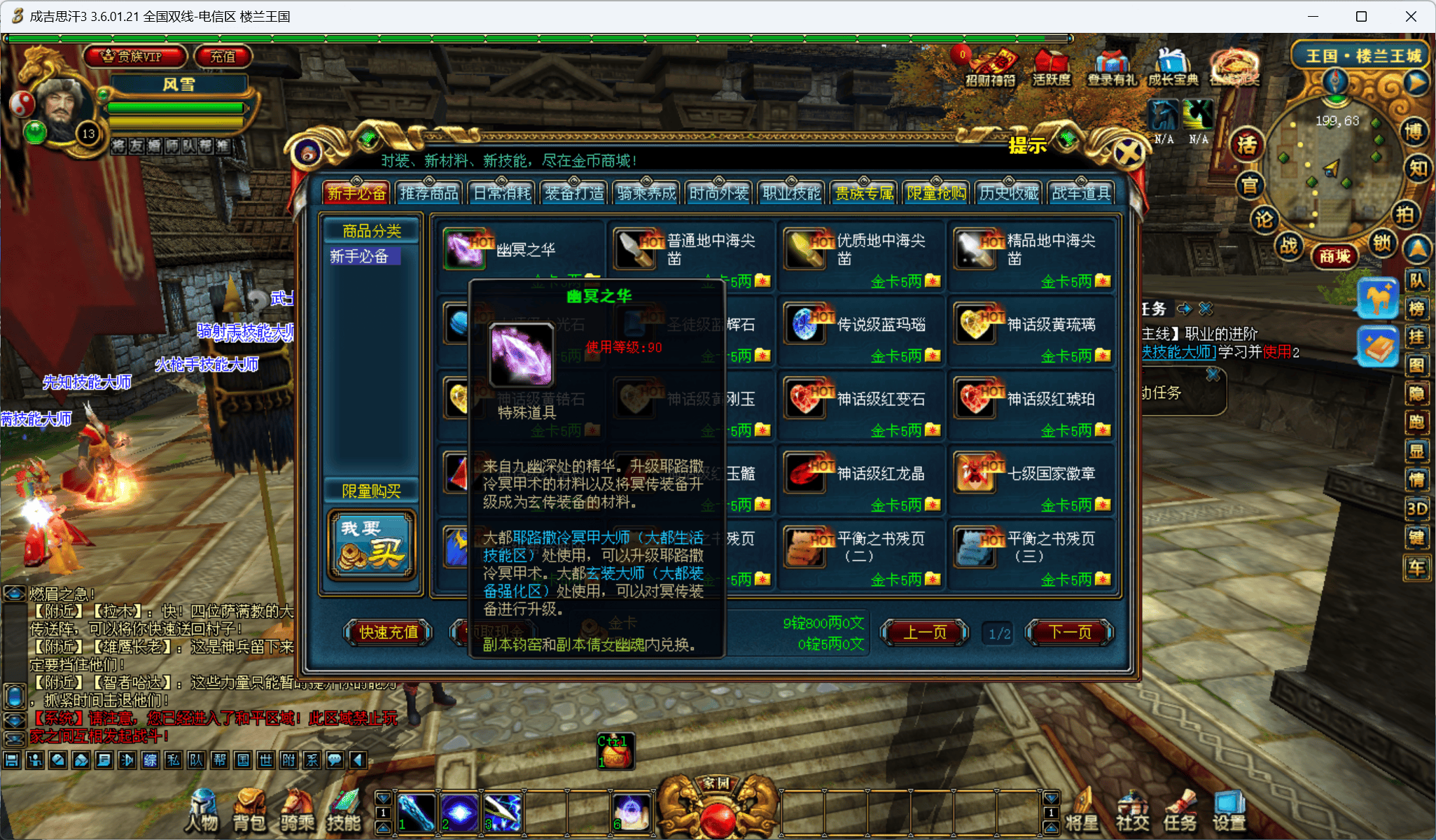This screenshot has height=840, width=1436.
Task: 切换到时尚外装标签页
Action: click(x=718, y=192)
